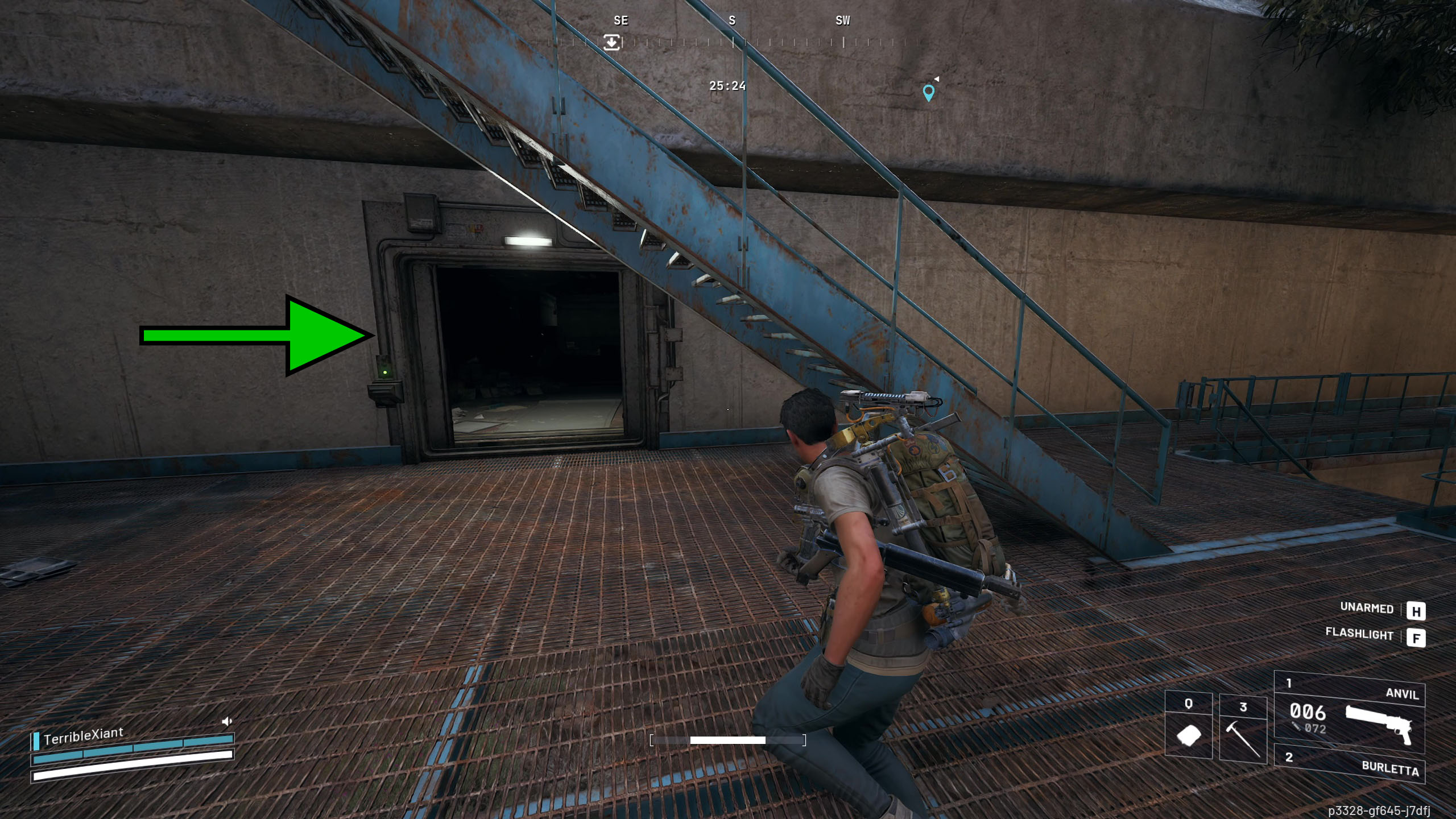Click the extraction marker on the compass
Image resolution: width=1456 pixels, height=819 pixels.
611,42
